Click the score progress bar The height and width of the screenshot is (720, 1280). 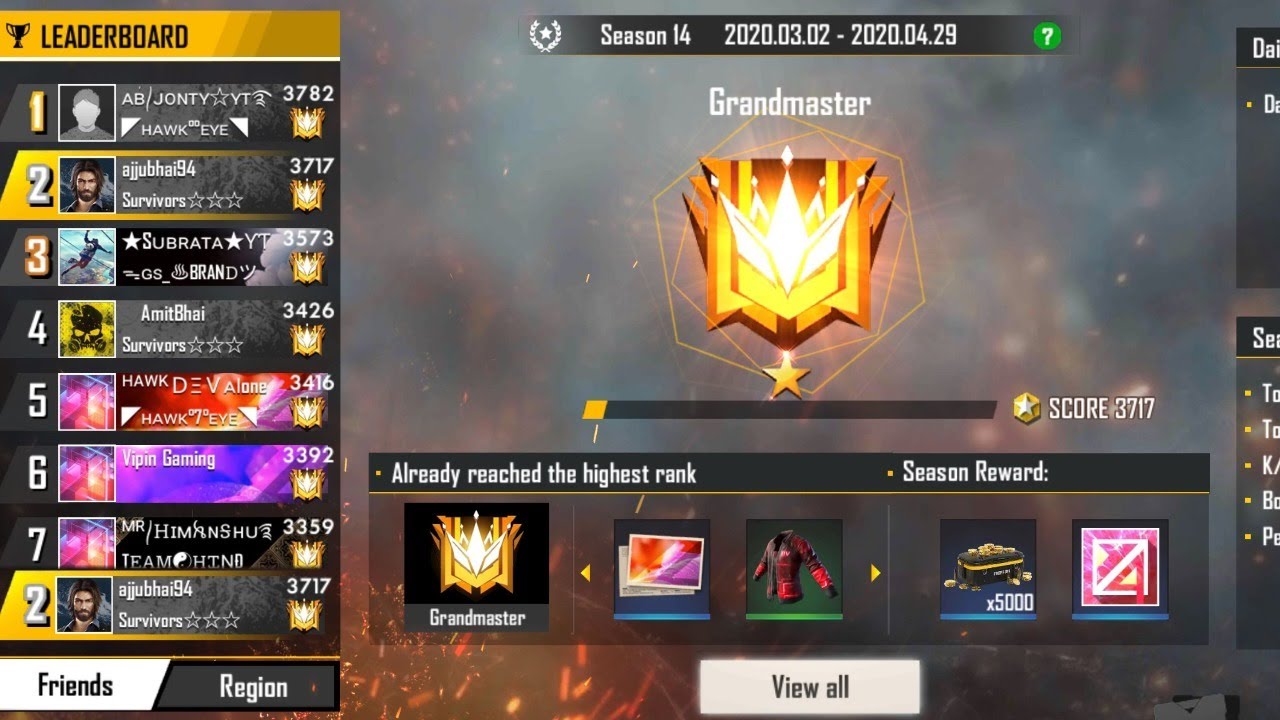(790, 407)
